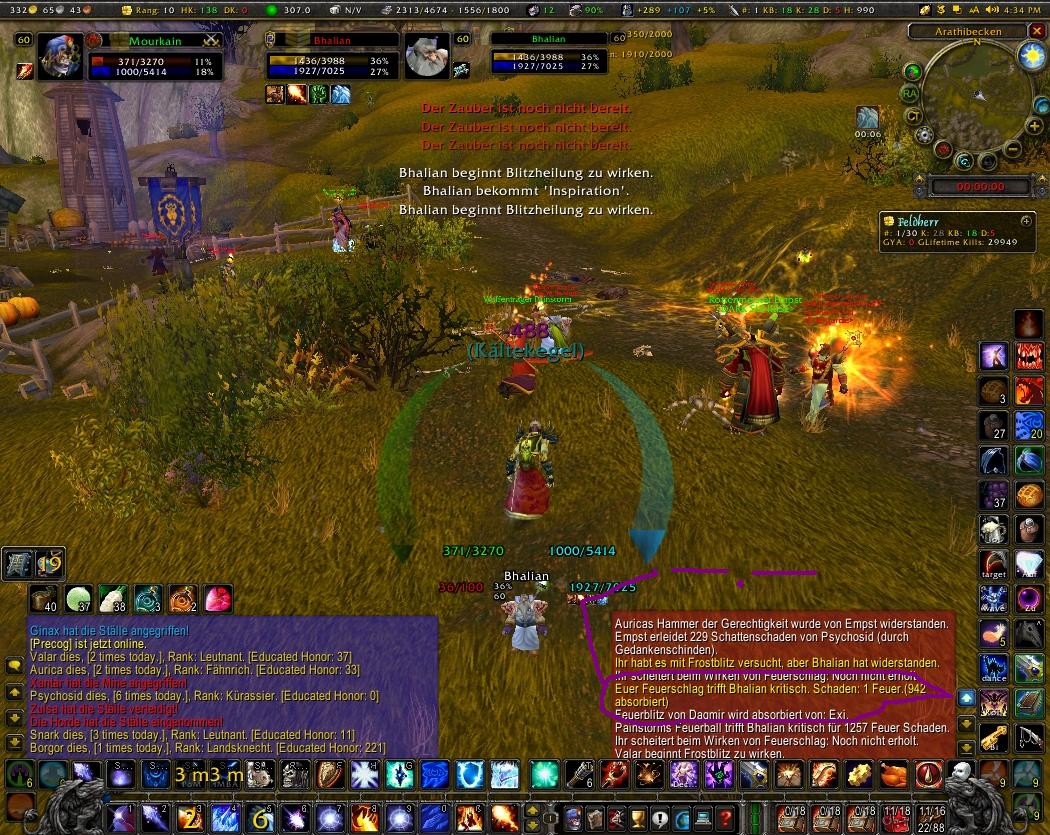Activate the red fanged maw ability
This screenshot has width=1050, height=835.
tap(1029, 356)
